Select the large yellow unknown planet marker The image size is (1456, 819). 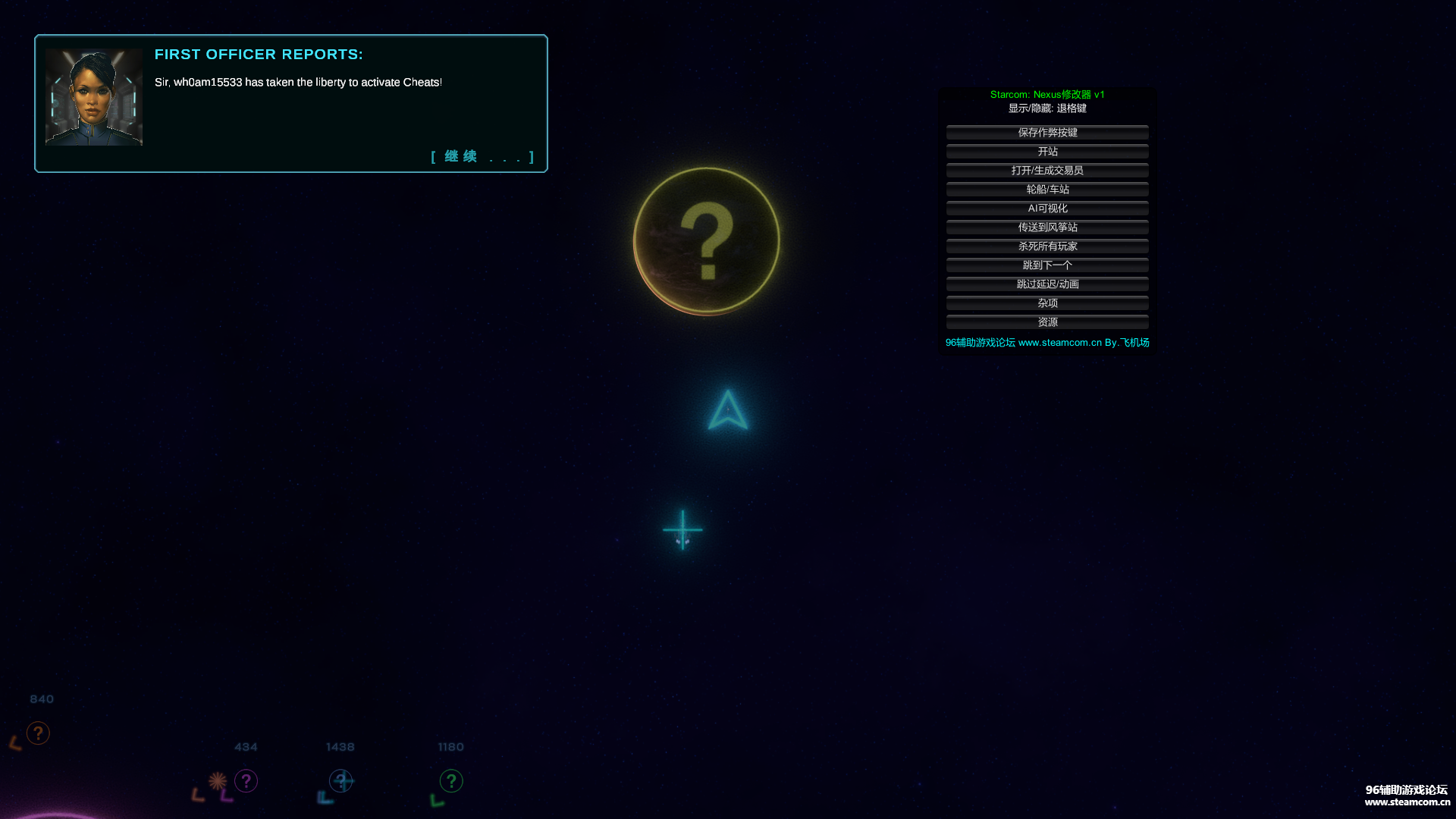click(x=706, y=241)
